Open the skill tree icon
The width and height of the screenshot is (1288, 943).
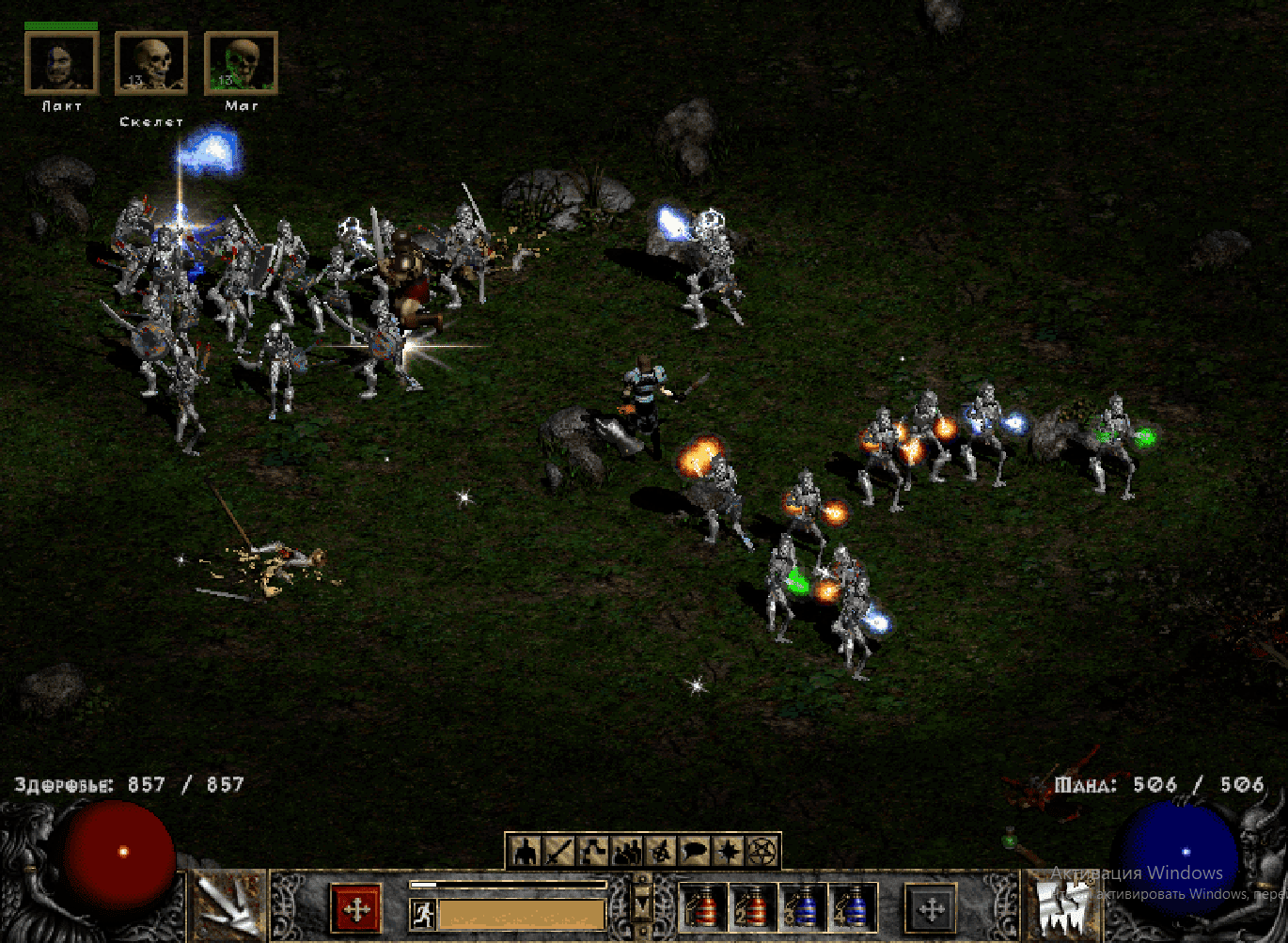592,852
